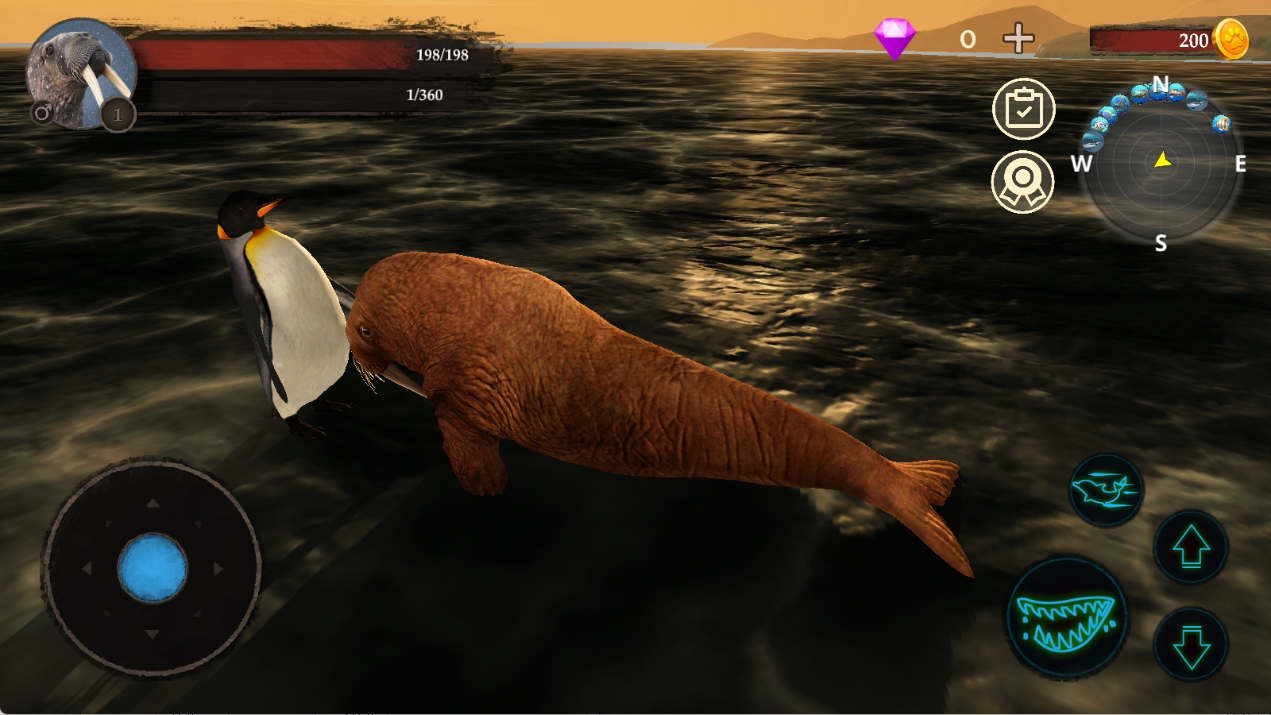Tap the gold paw coin icon
The height and width of the screenshot is (715, 1271).
pyautogui.click(x=1230, y=40)
